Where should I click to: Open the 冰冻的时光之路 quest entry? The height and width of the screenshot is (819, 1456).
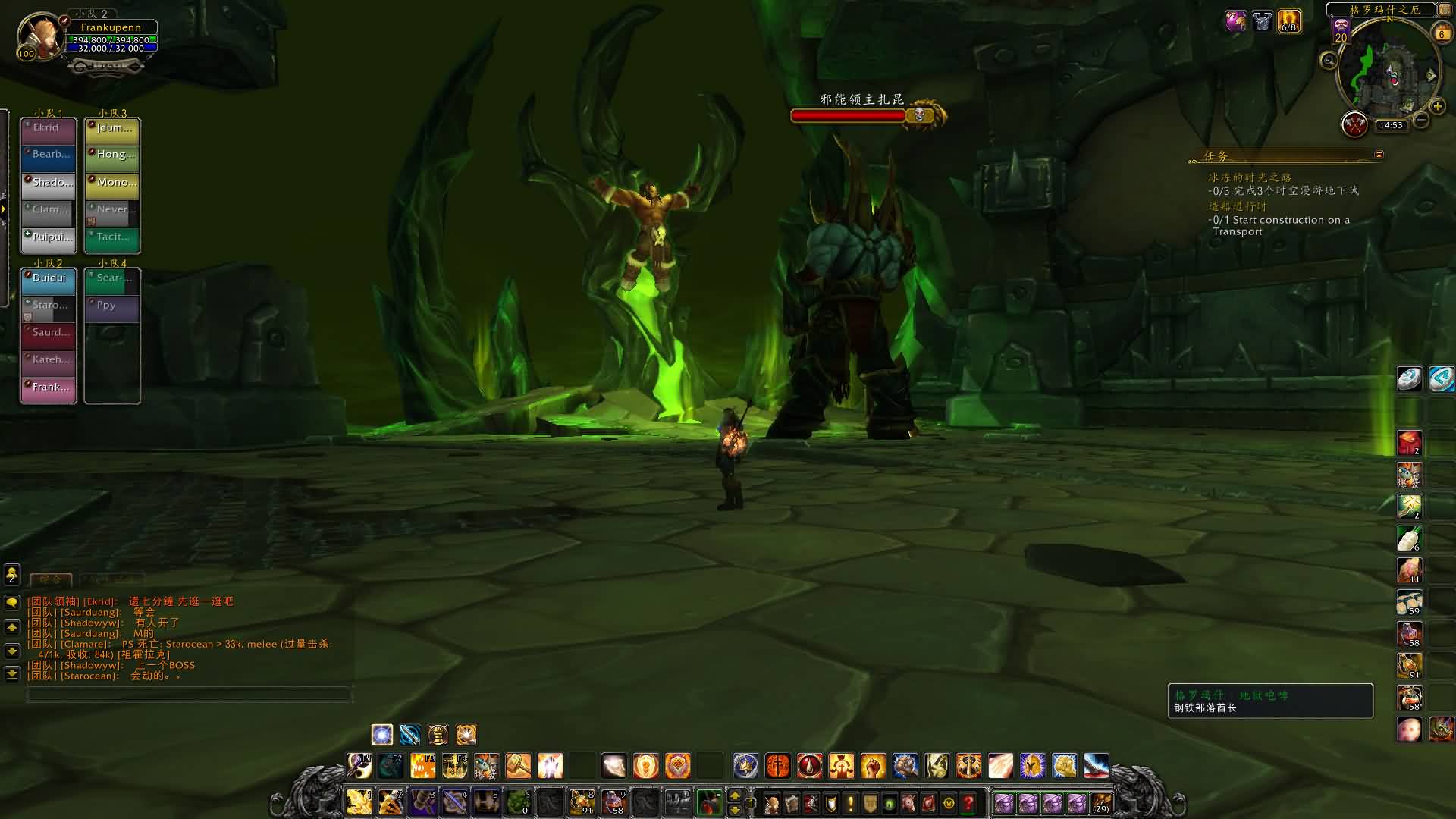(x=1250, y=177)
